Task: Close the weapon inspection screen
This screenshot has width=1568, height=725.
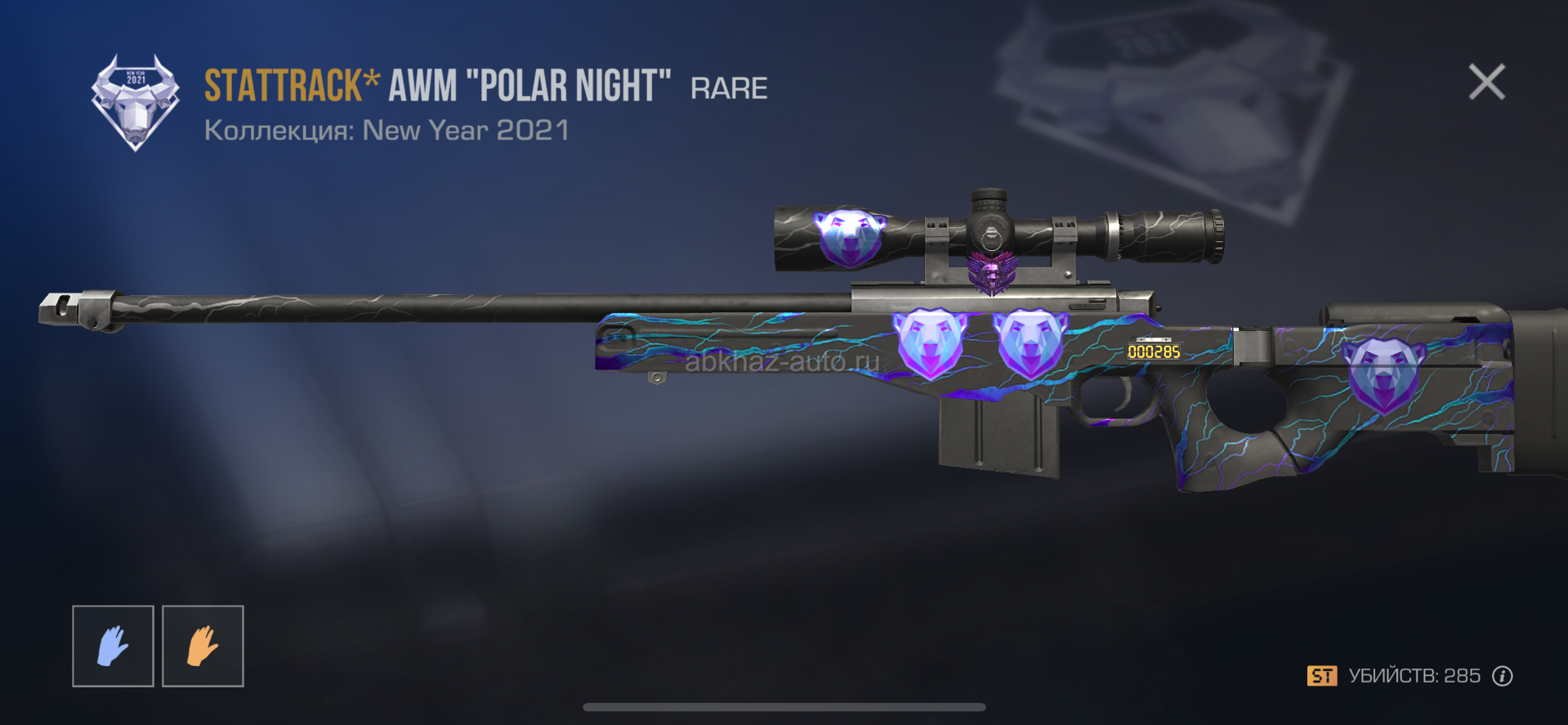Action: pyautogui.click(x=1486, y=82)
